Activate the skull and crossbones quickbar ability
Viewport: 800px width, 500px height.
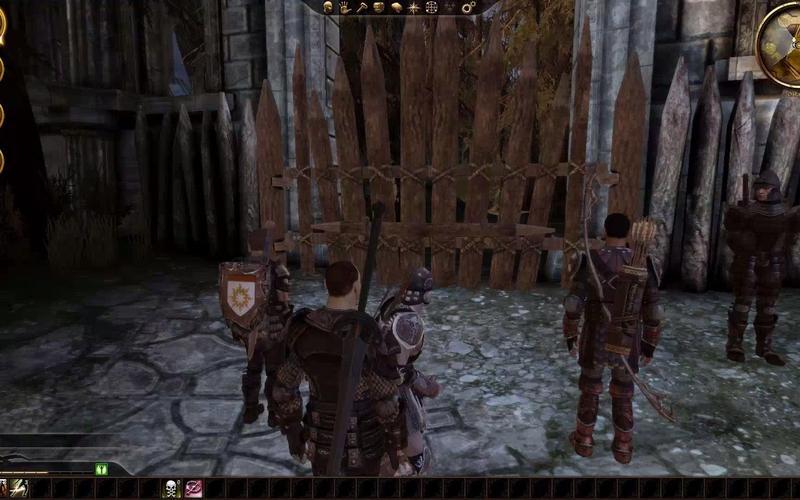[x=171, y=488]
